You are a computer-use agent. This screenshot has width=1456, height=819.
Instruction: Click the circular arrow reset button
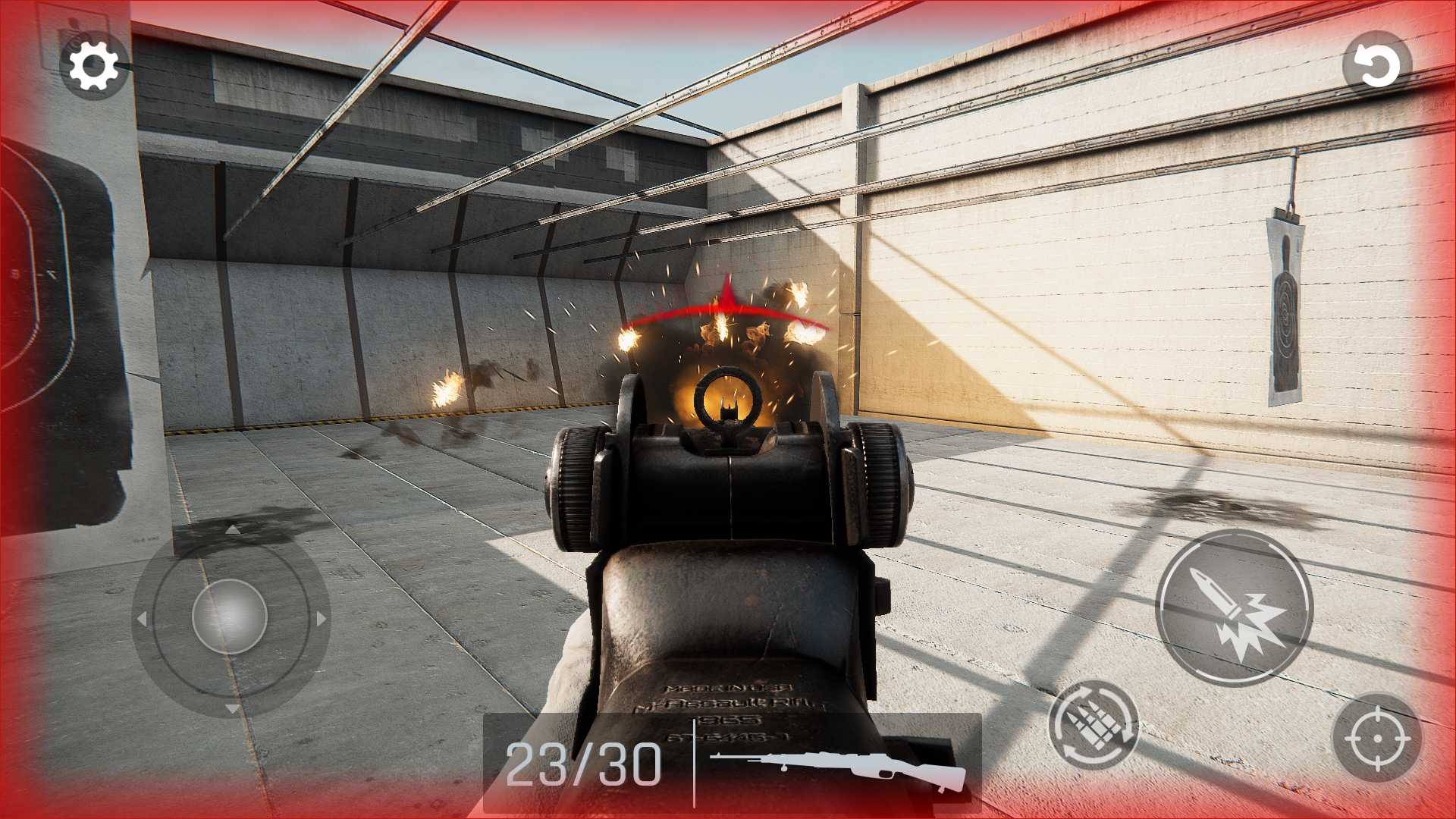click(x=1377, y=67)
